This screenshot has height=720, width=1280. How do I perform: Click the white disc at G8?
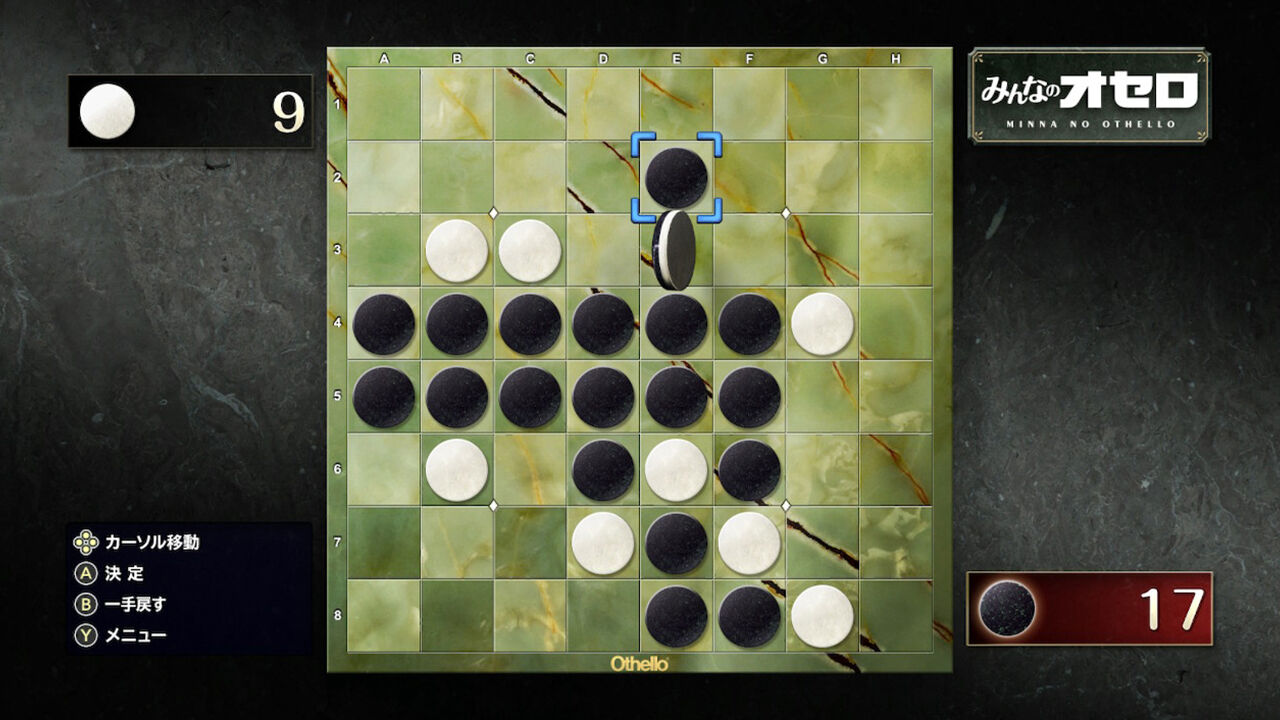point(820,614)
